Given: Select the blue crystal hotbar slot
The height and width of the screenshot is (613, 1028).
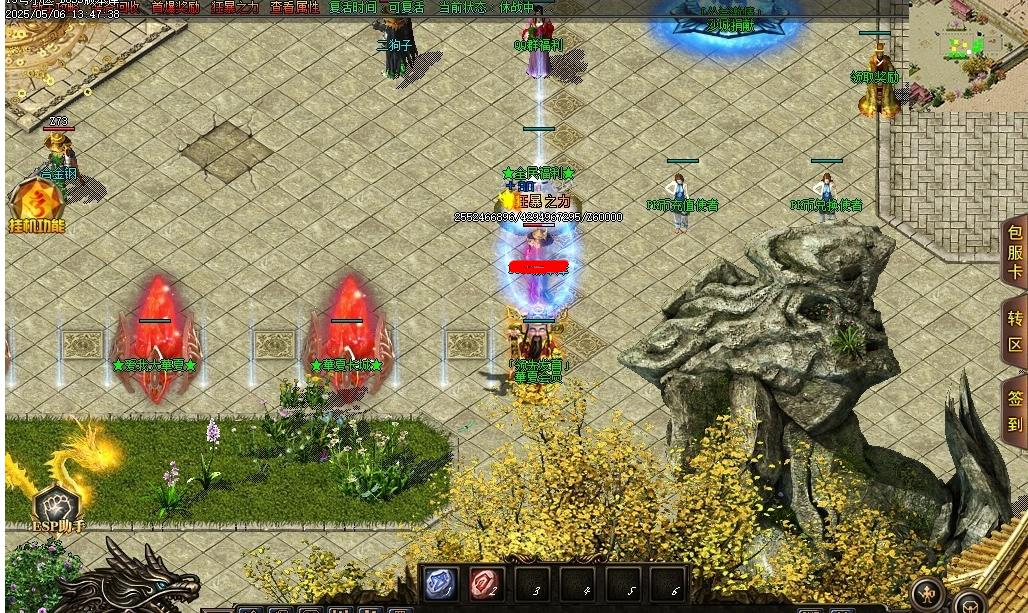Looking at the screenshot, I should (441, 584).
